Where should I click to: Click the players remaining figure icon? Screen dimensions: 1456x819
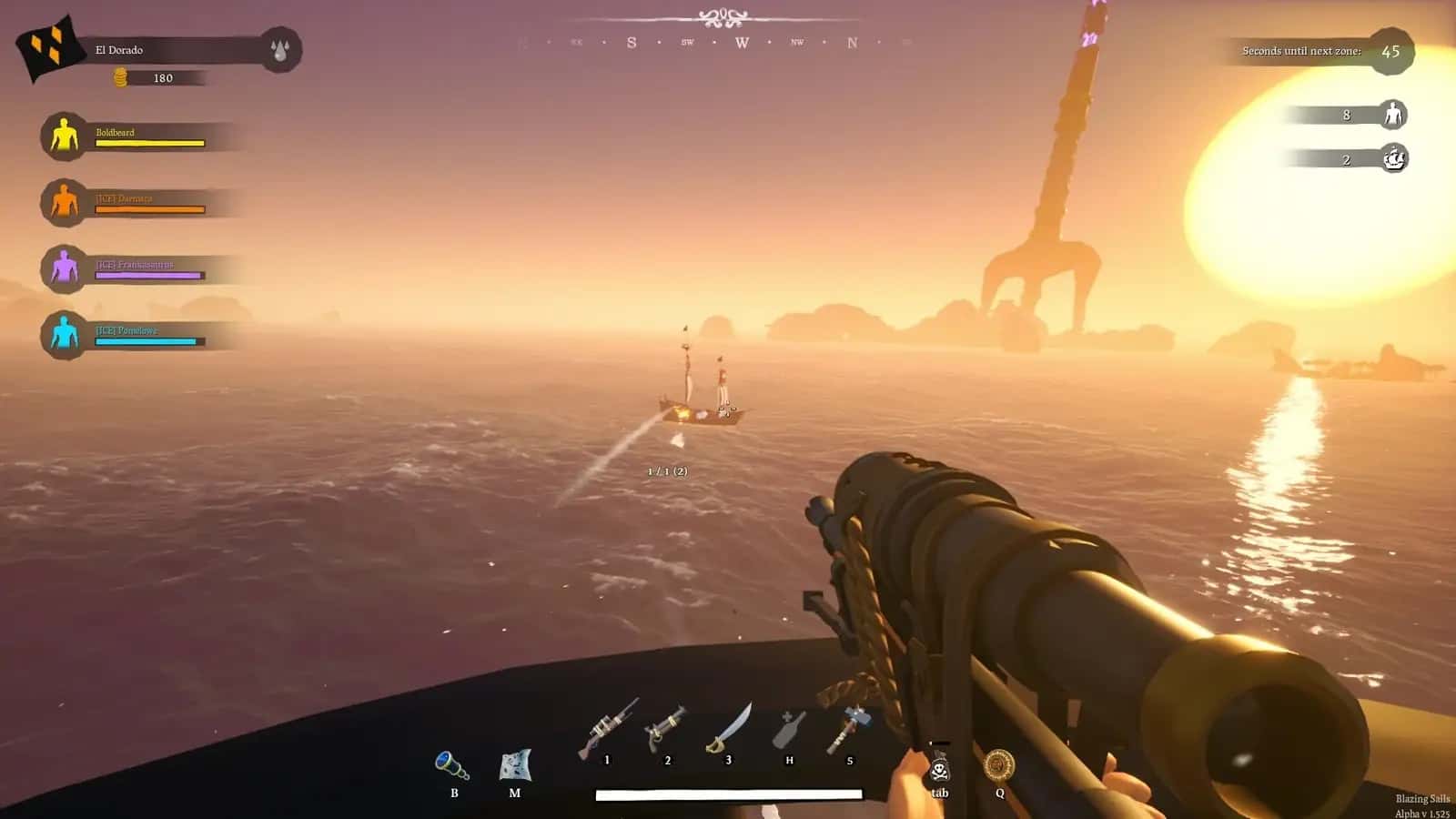(1392, 115)
